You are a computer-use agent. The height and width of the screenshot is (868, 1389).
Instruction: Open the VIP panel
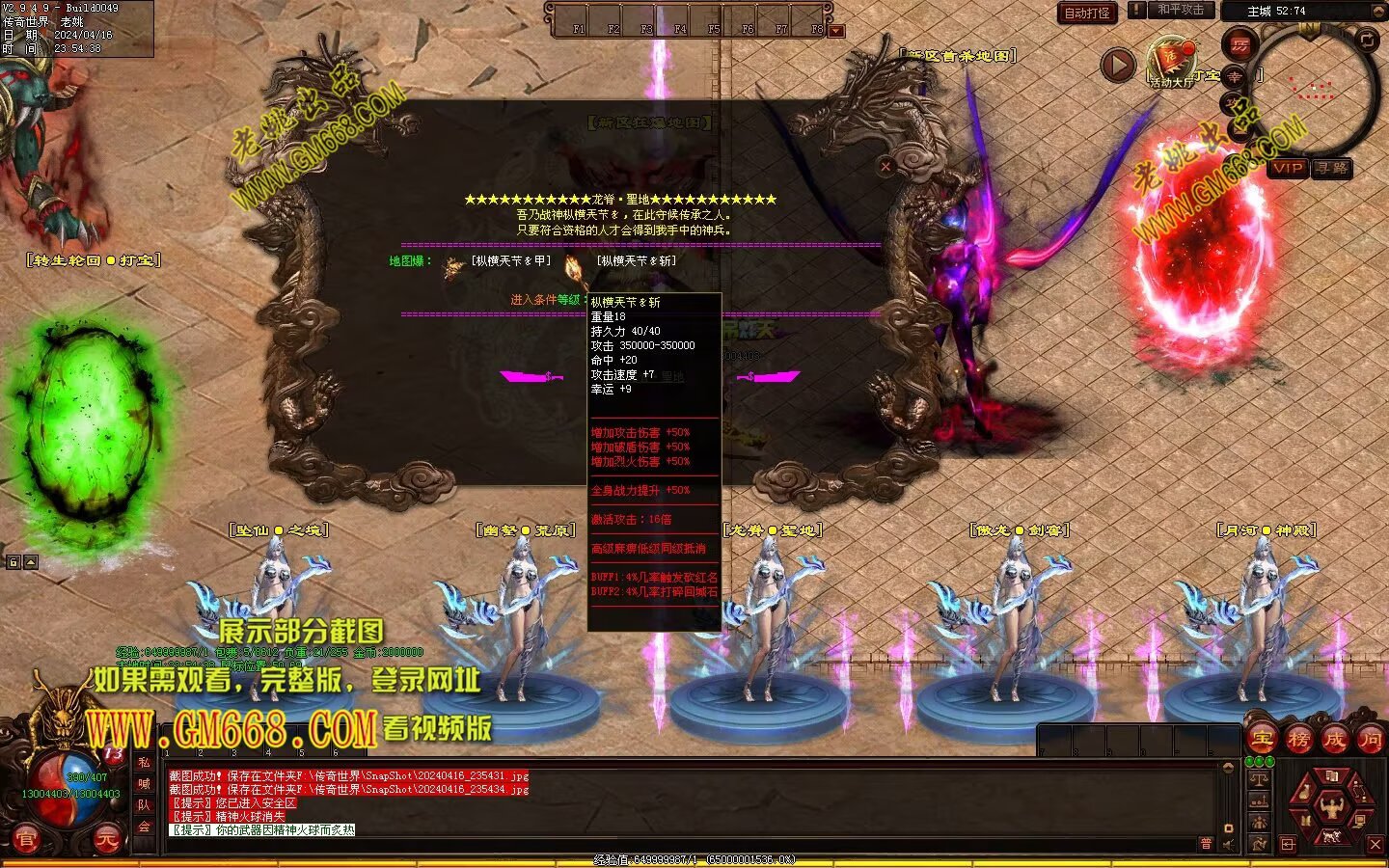(x=1288, y=168)
